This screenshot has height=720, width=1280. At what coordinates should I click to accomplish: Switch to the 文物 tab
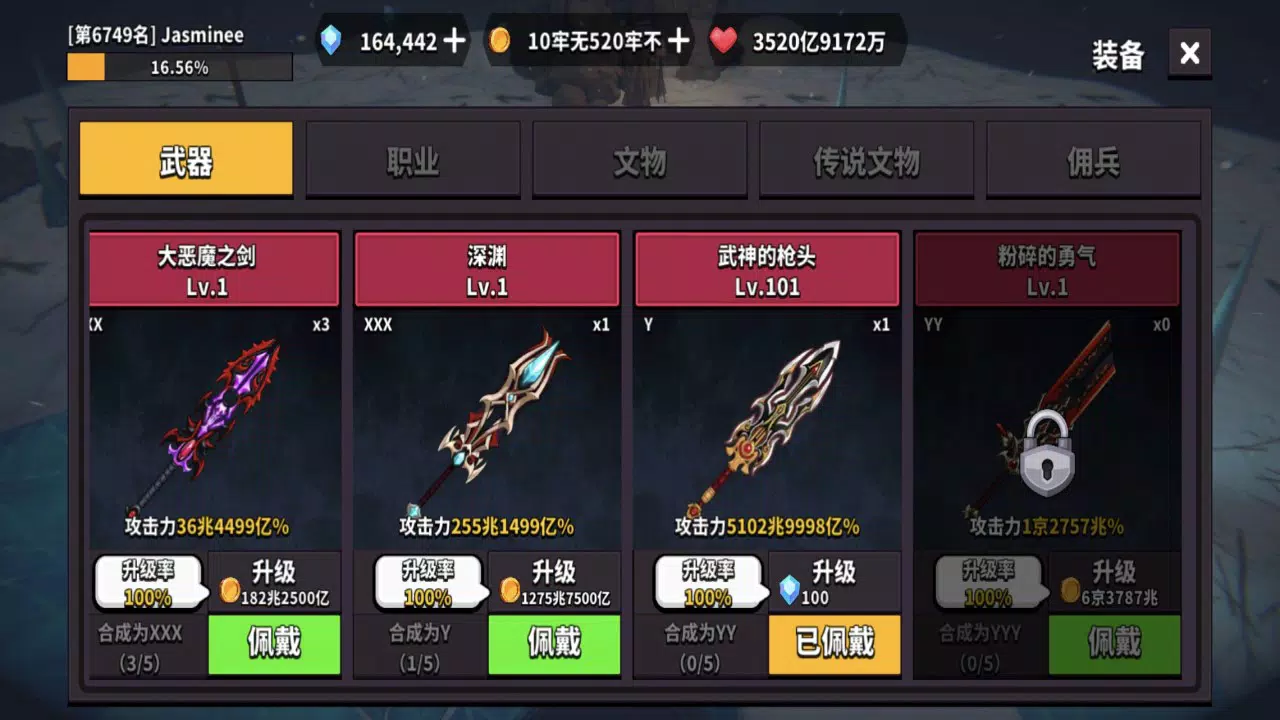click(x=639, y=160)
